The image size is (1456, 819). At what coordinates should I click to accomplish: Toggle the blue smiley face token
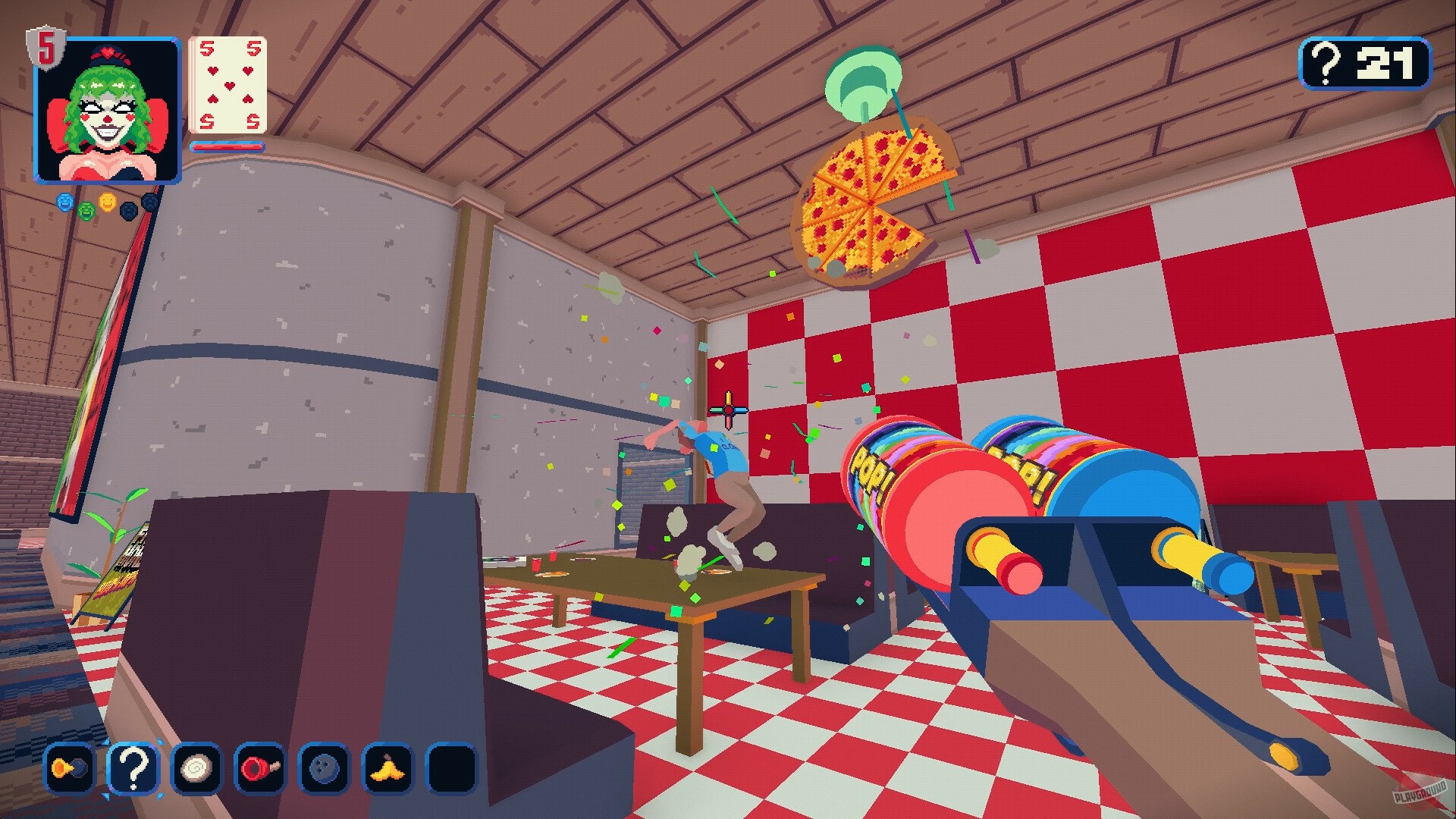(64, 202)
